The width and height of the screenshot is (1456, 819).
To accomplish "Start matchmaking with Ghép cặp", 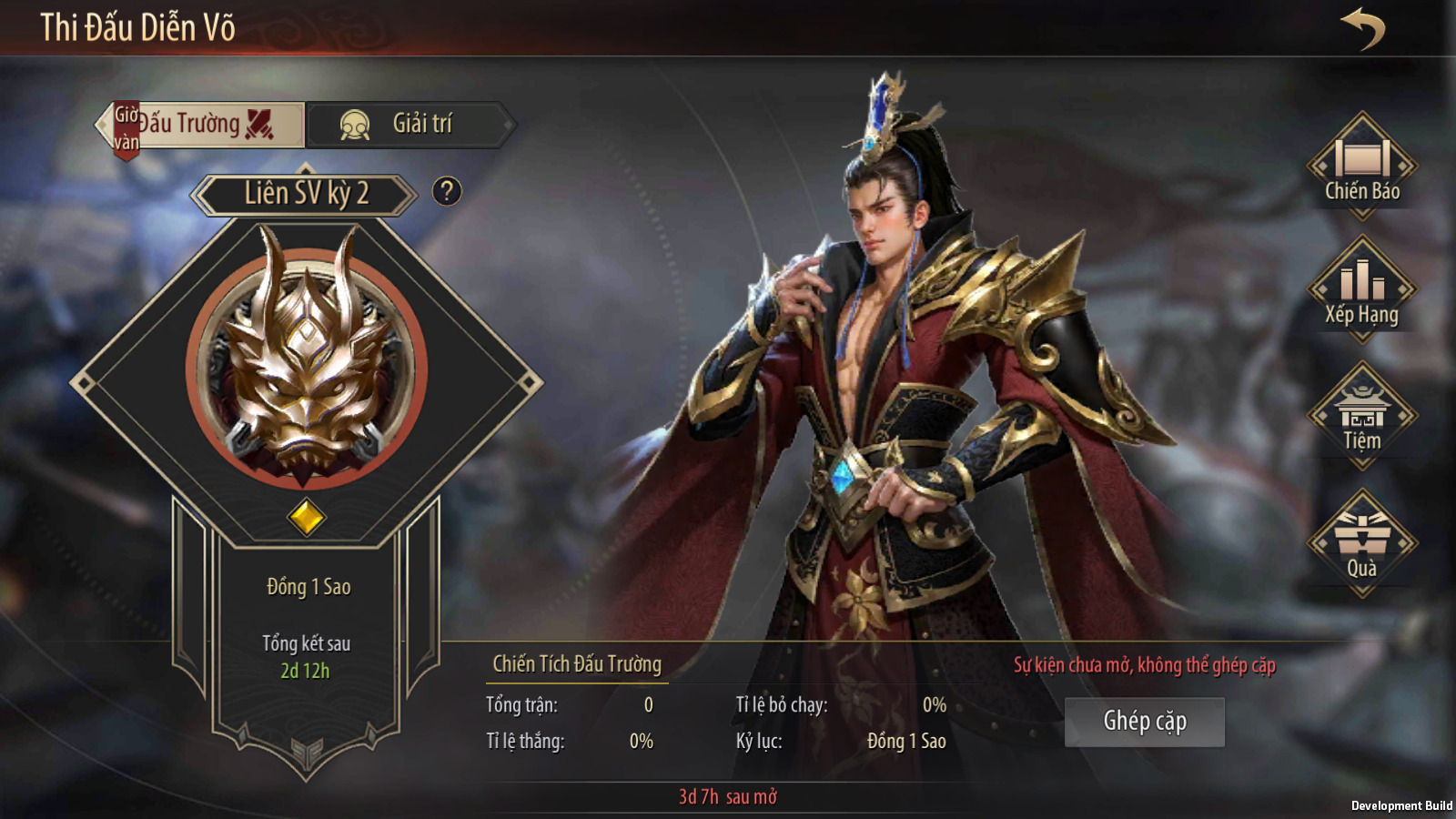I will tap(1144, 722).
